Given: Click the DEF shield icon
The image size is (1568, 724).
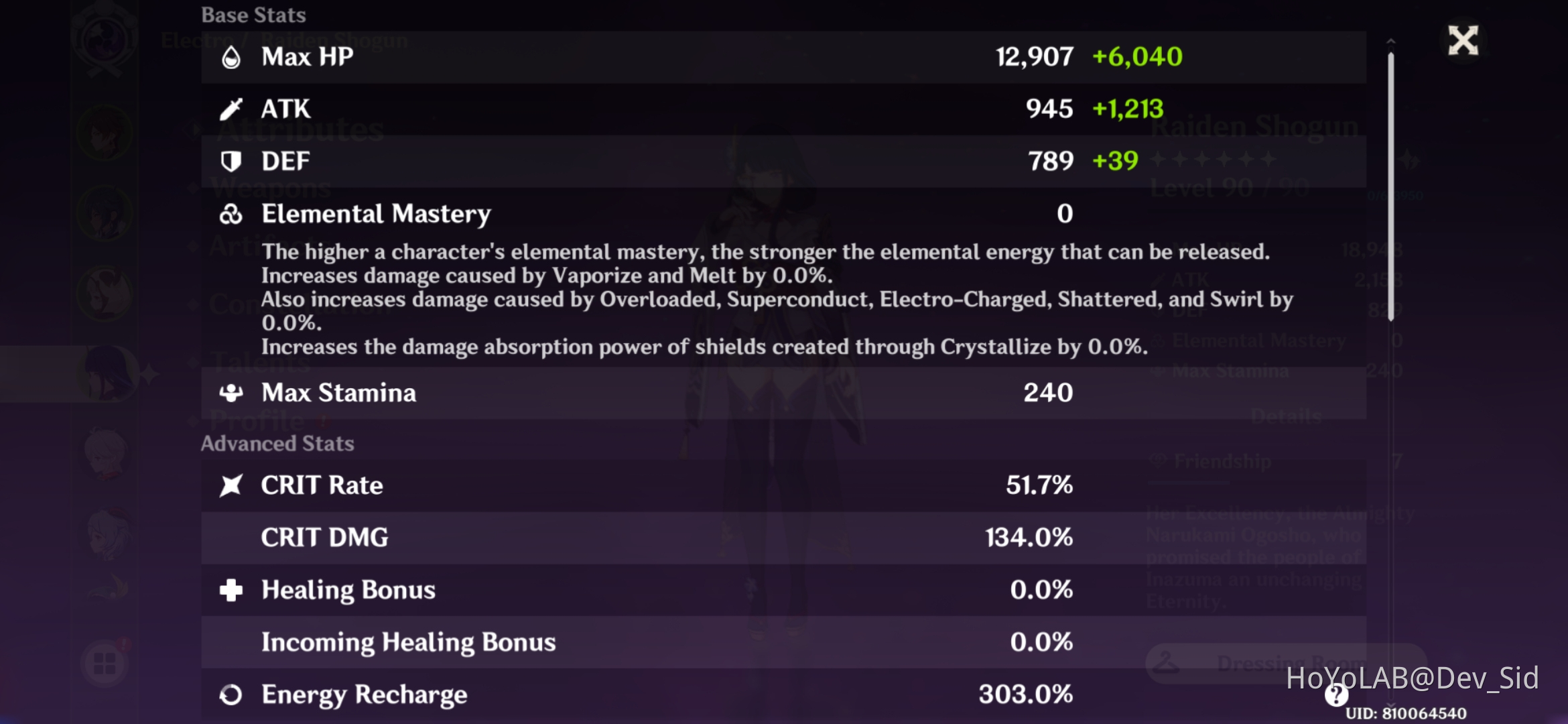Looking at the screenshot, I should point(231,160).
